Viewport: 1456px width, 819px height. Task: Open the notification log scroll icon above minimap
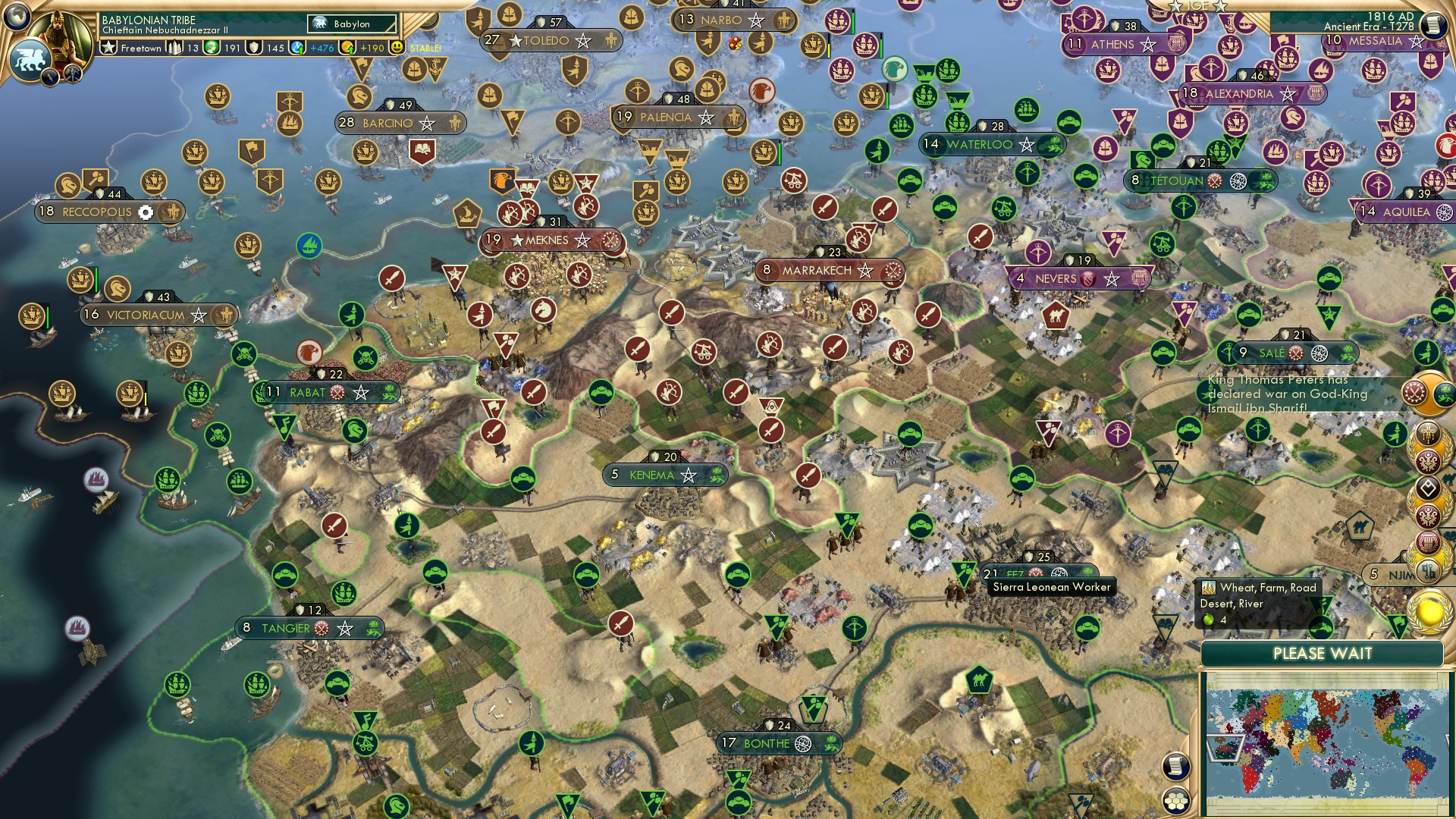[x=1176, y=766]
